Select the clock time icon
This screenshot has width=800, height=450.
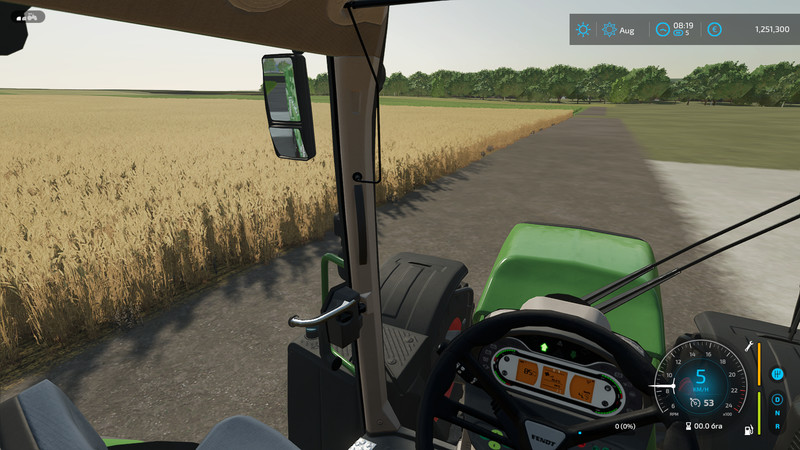pyautogui.click(x=662, y=30)
